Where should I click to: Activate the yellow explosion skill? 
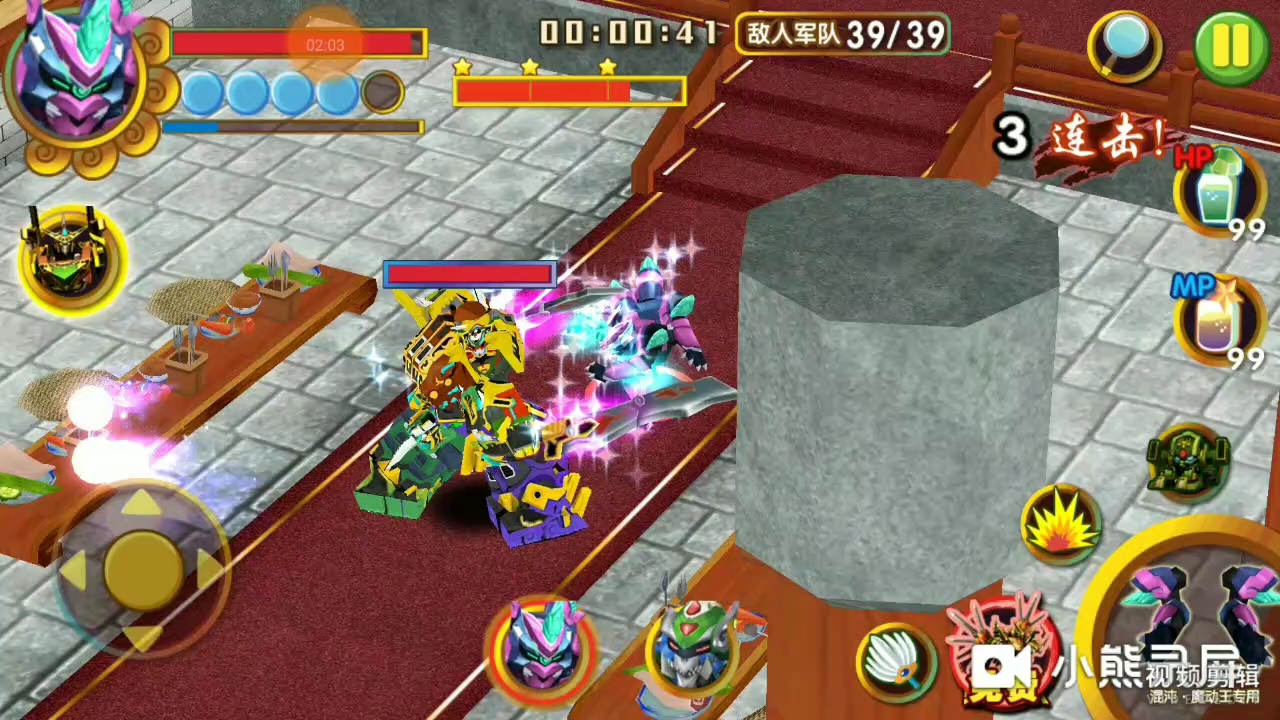[1060, 524]
